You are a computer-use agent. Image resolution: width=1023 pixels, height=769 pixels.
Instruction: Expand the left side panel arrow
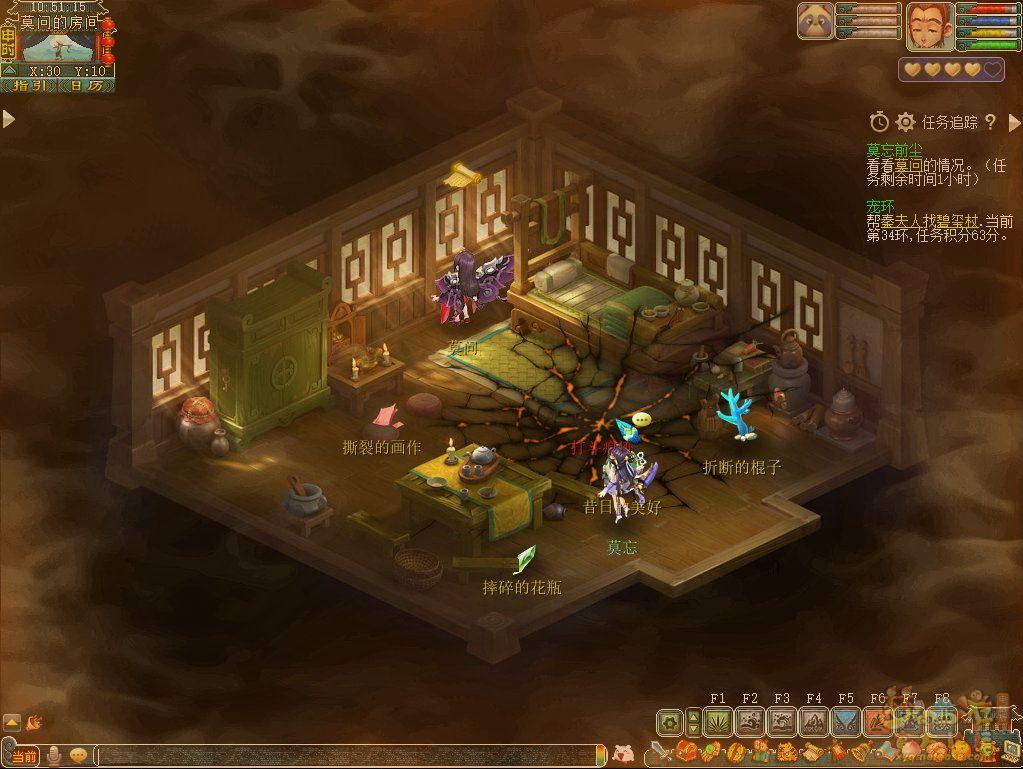9,120
